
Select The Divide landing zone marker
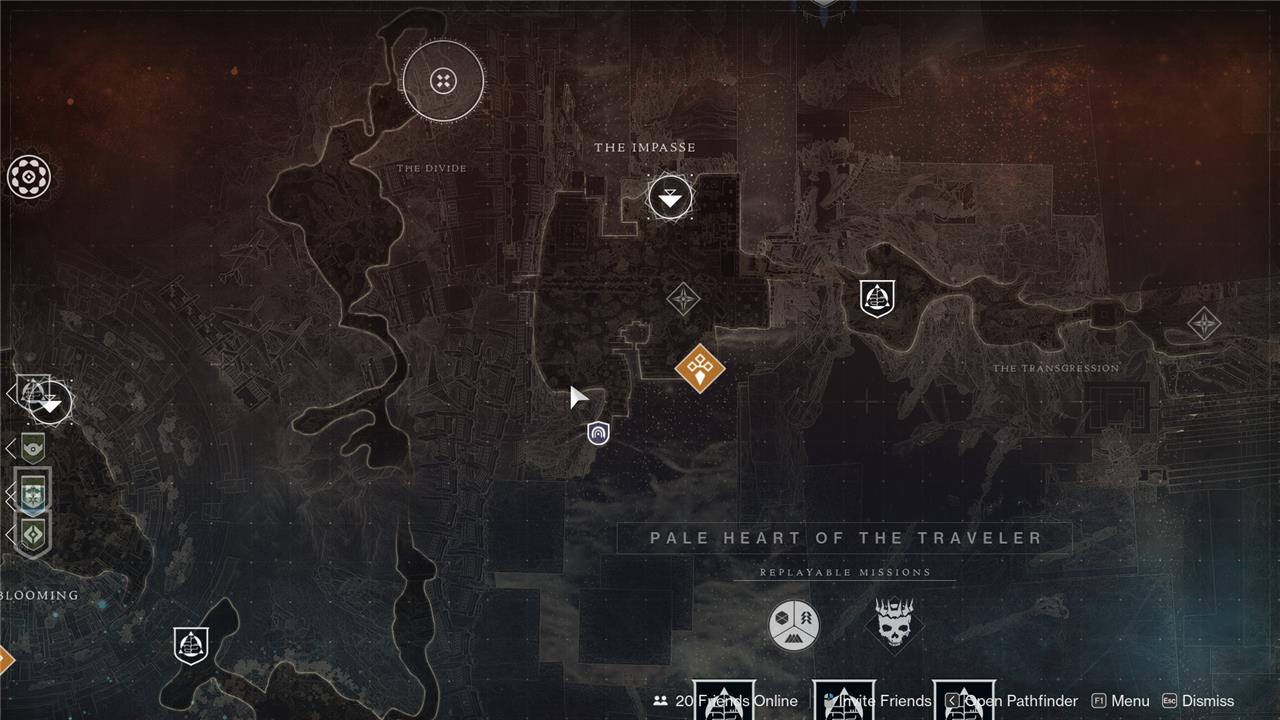(443, 81)
